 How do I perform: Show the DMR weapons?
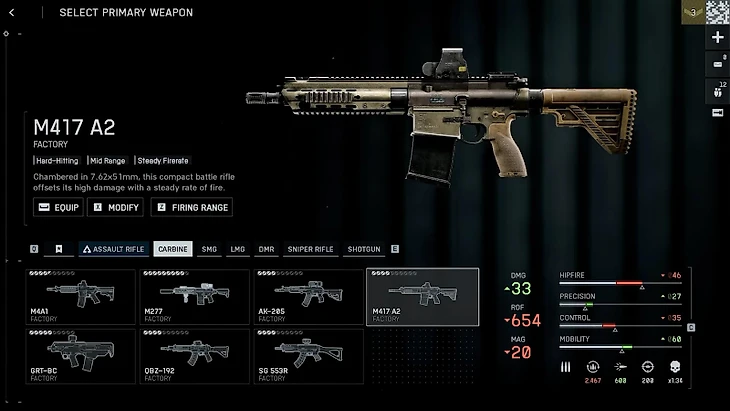tap(265, 249)
